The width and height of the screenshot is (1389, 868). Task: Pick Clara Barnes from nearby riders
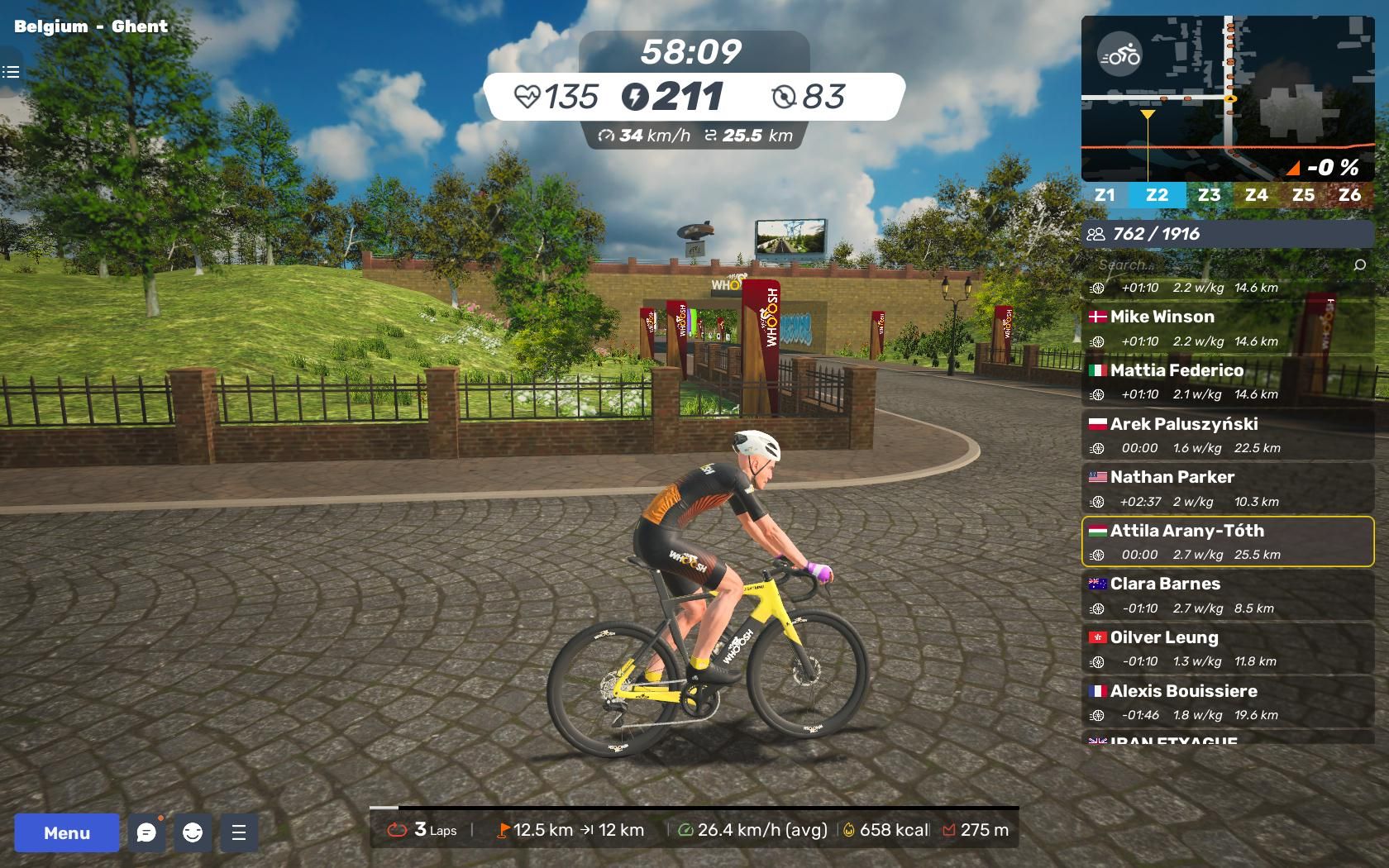tap(1228, 595)
